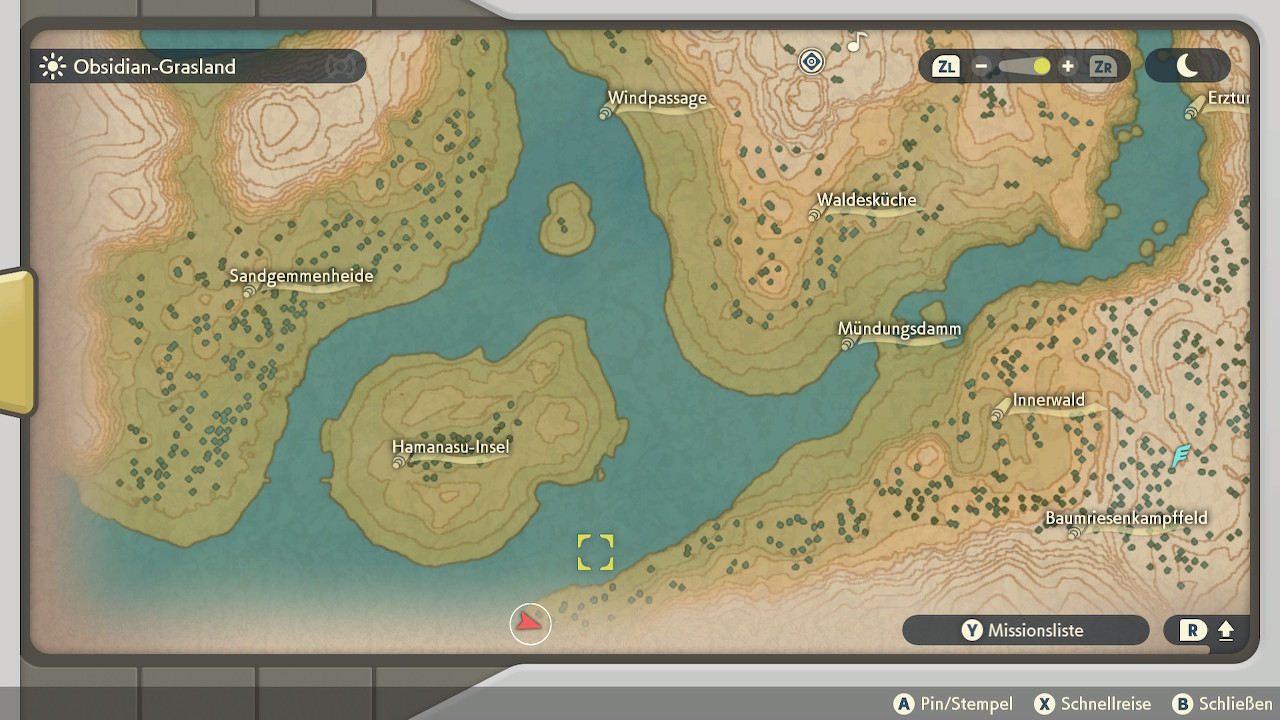Open the yellow side tab
1280x720 pixels.
coord(17,341)
